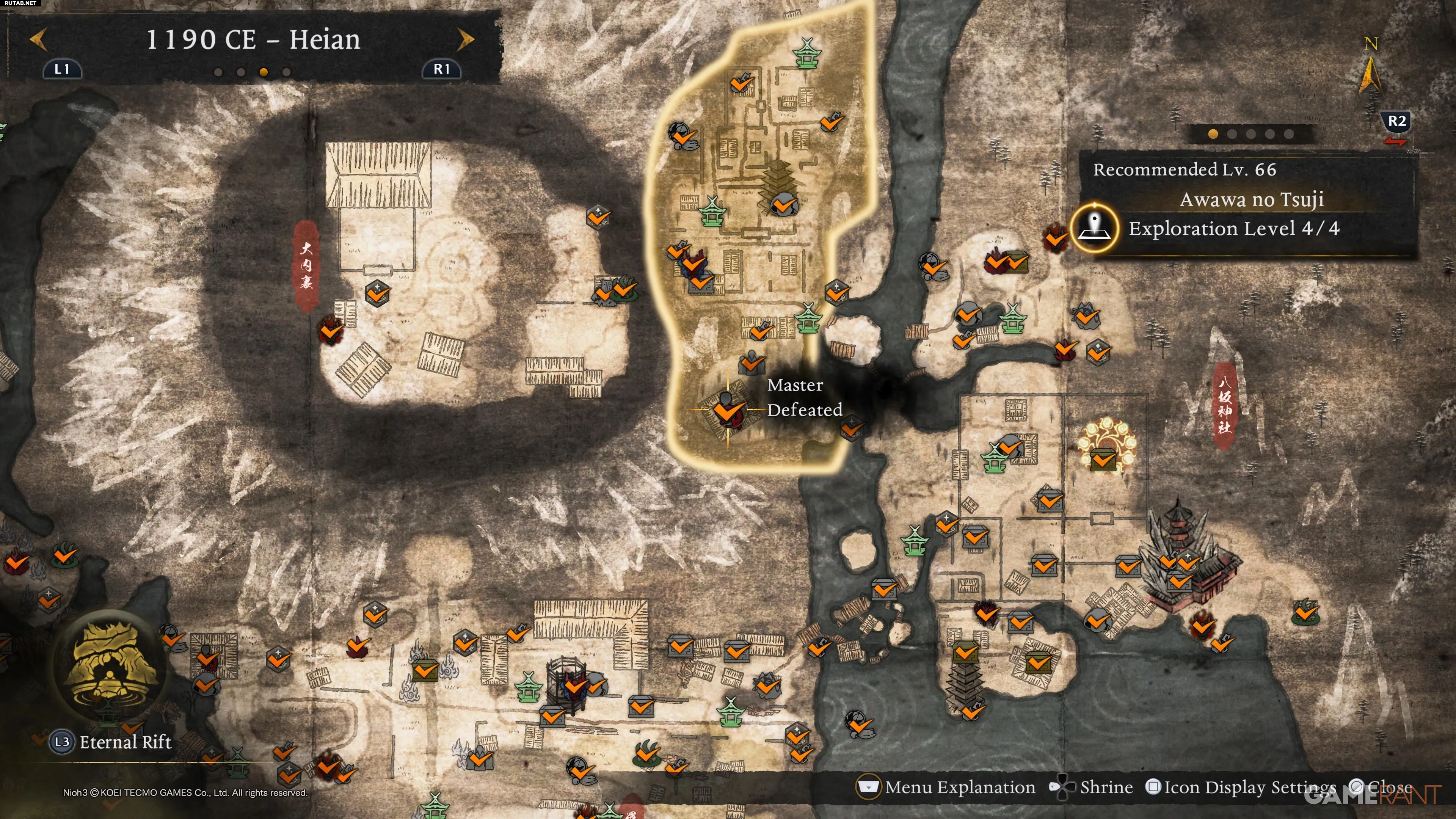This screenshot has width=1456, height=819.
Task: Click the Awawa no Tsuji location pin icon
Action: pos(1095,228)
